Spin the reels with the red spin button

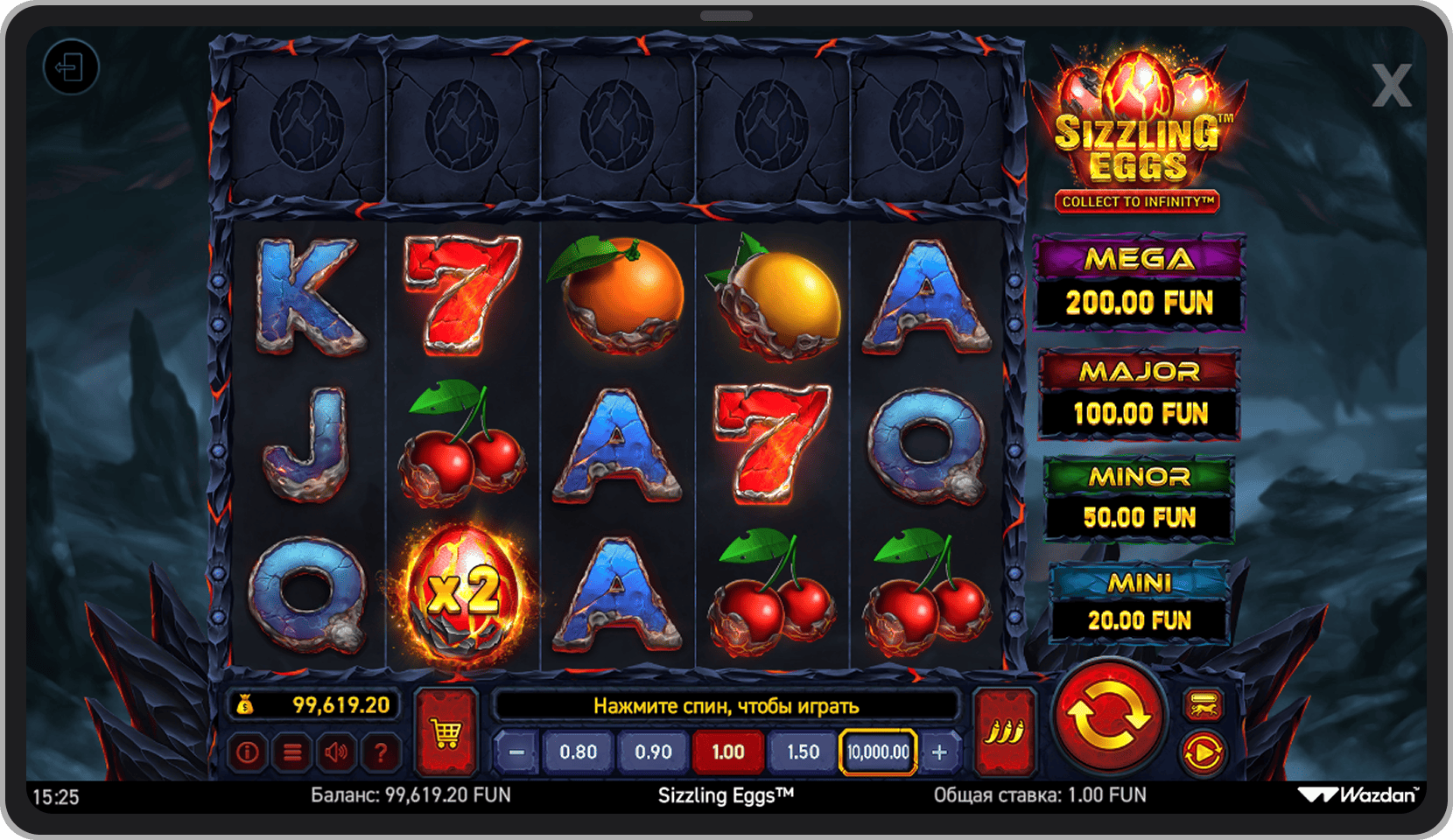tap(1108, 715)
